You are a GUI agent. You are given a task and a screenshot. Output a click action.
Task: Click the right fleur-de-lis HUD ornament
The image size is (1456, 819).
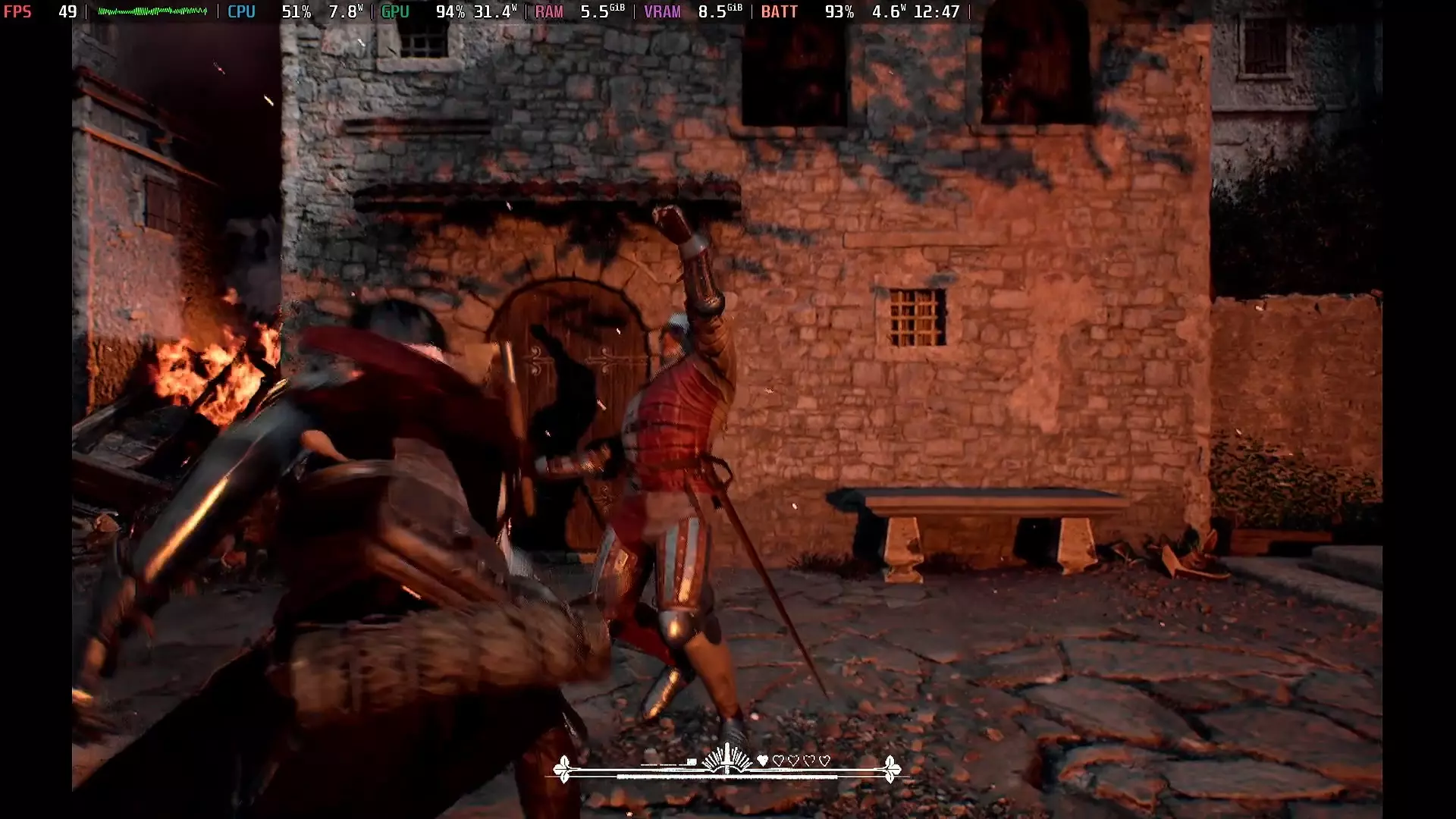[892, 770]
